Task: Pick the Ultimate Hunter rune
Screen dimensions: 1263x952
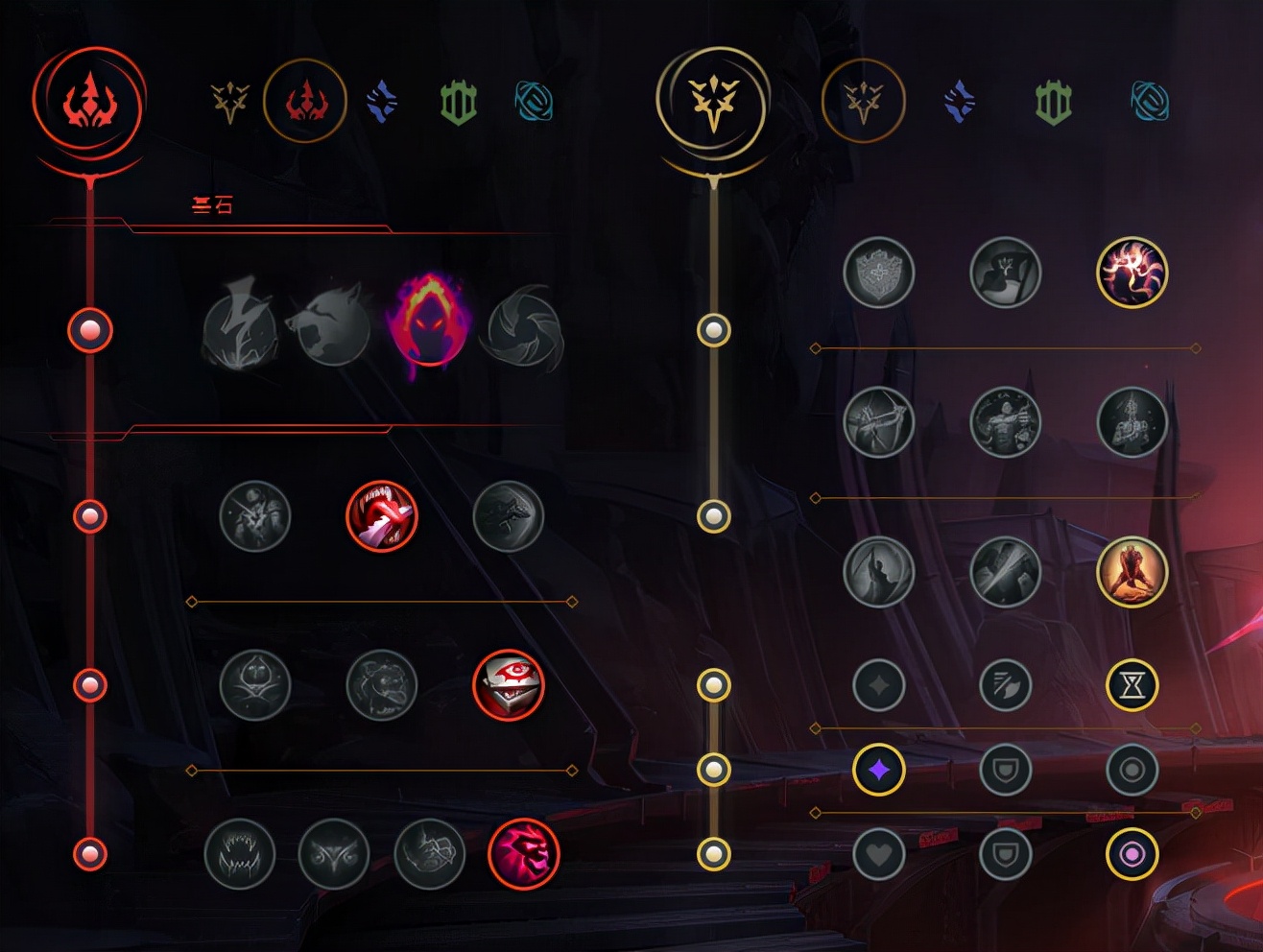Action: [524, 853]
